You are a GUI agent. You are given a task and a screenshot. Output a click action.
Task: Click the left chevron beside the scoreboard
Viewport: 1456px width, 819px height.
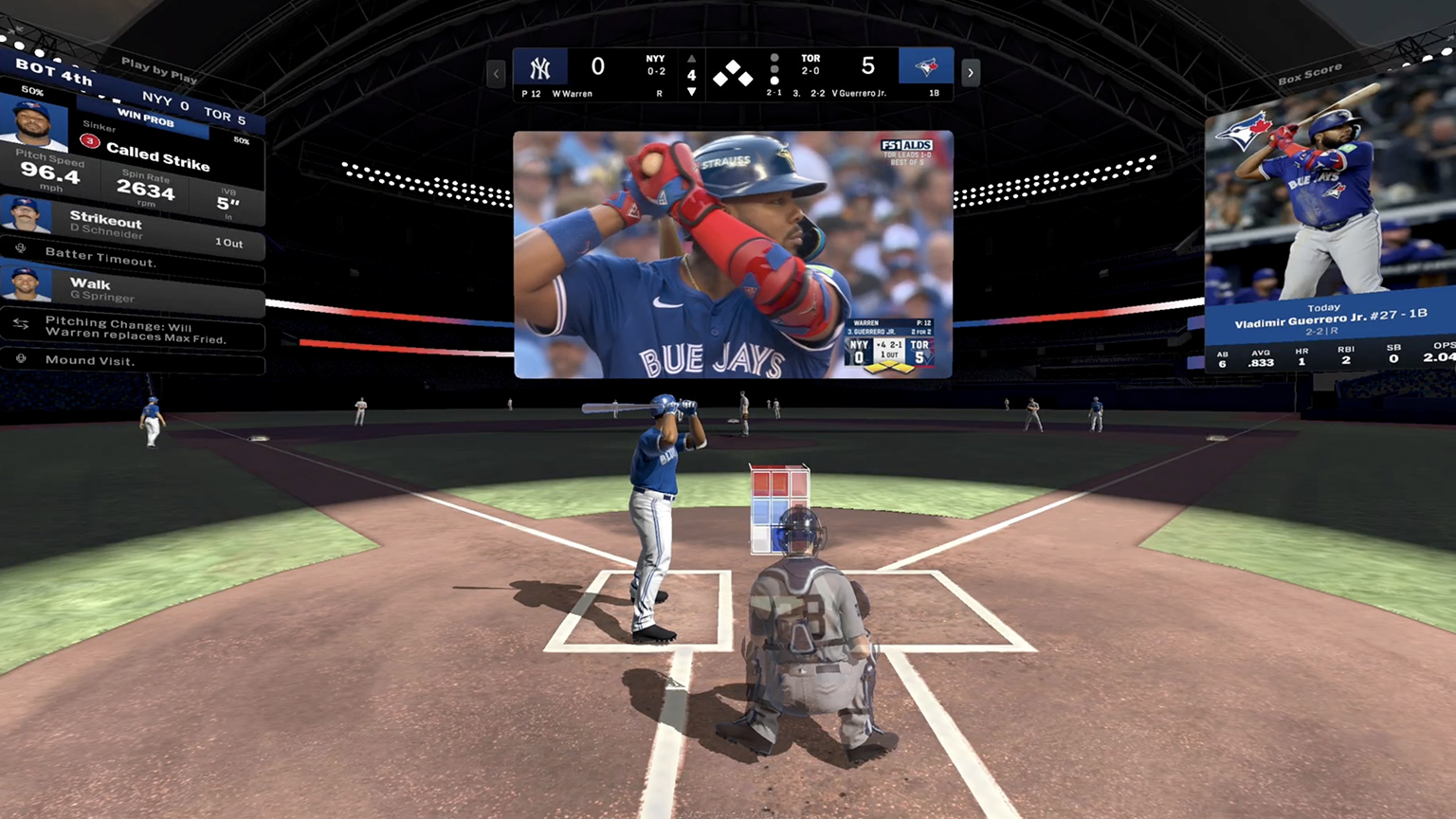(x=496, y=73)
